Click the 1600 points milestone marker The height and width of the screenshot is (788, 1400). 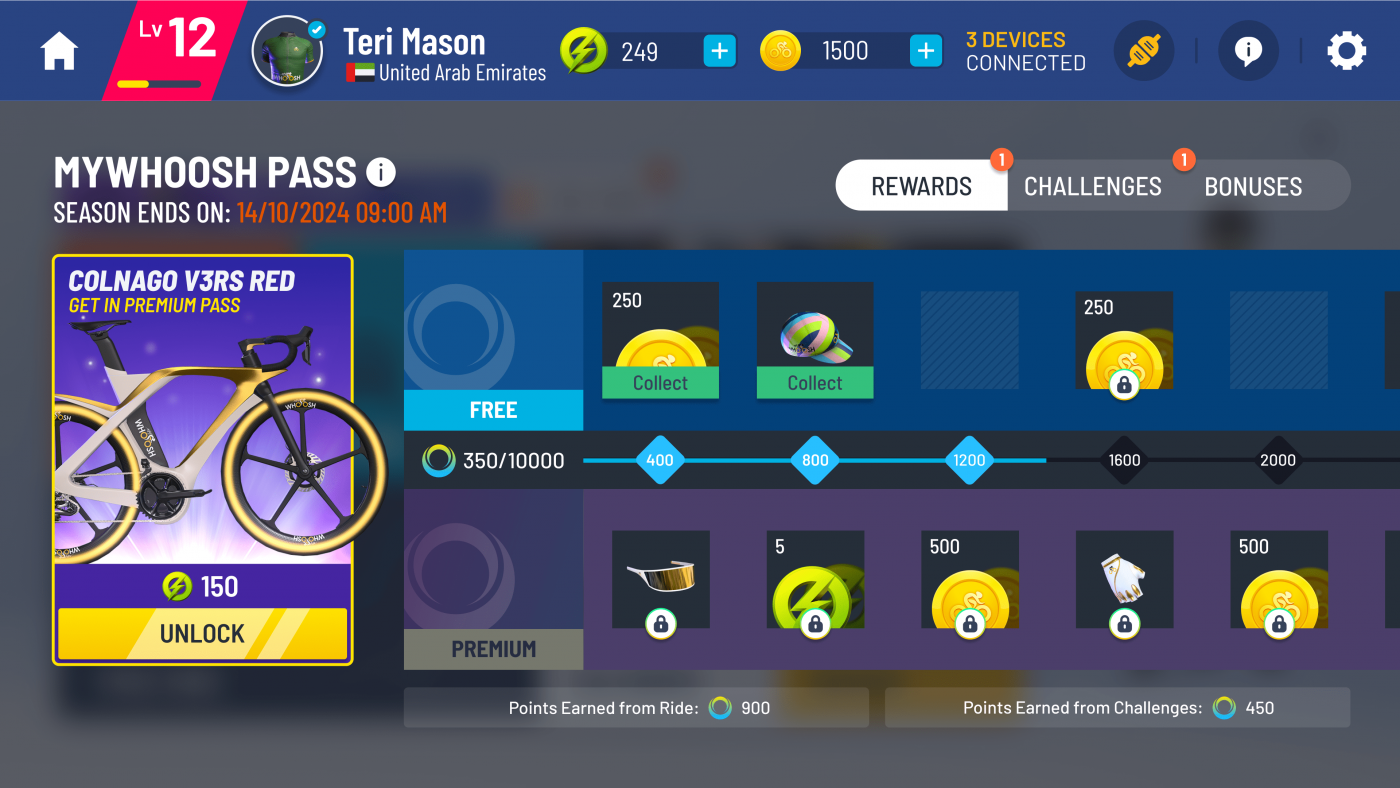coord(1124,461)
